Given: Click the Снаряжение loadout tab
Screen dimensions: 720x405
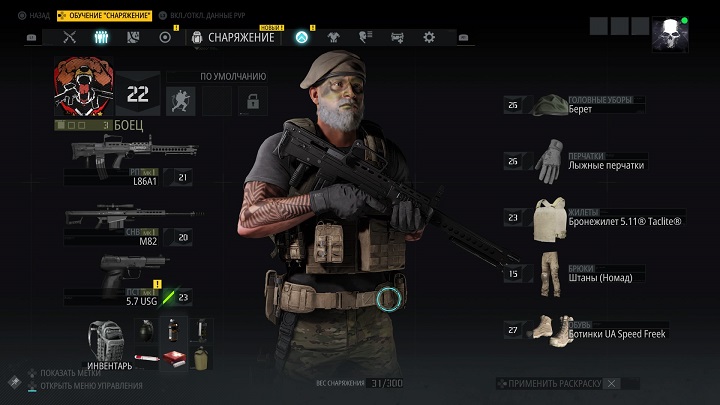Looking at the screenshot, I should click(x=232, y=37).
